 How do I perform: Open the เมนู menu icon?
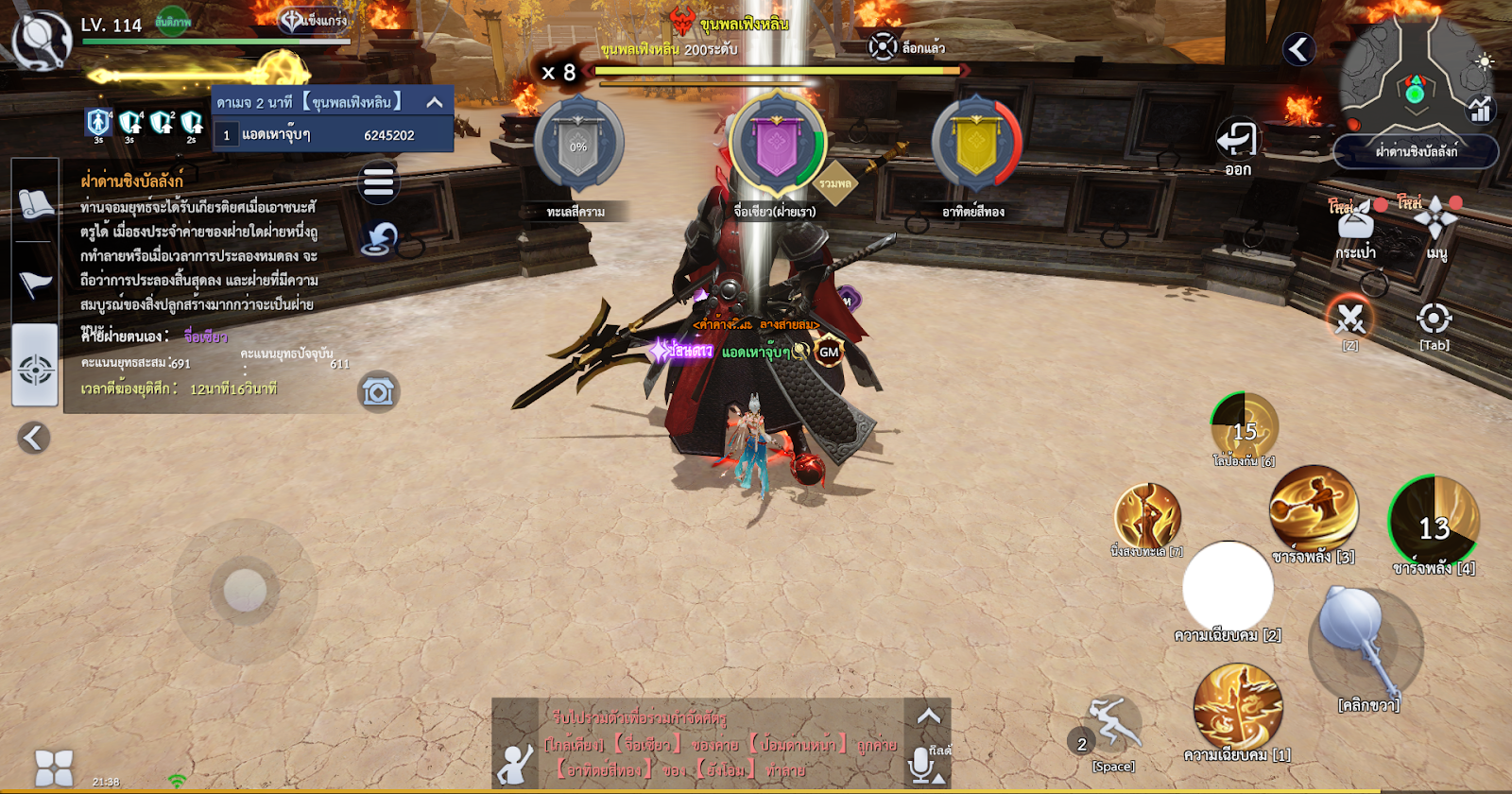coord(1435,219)
